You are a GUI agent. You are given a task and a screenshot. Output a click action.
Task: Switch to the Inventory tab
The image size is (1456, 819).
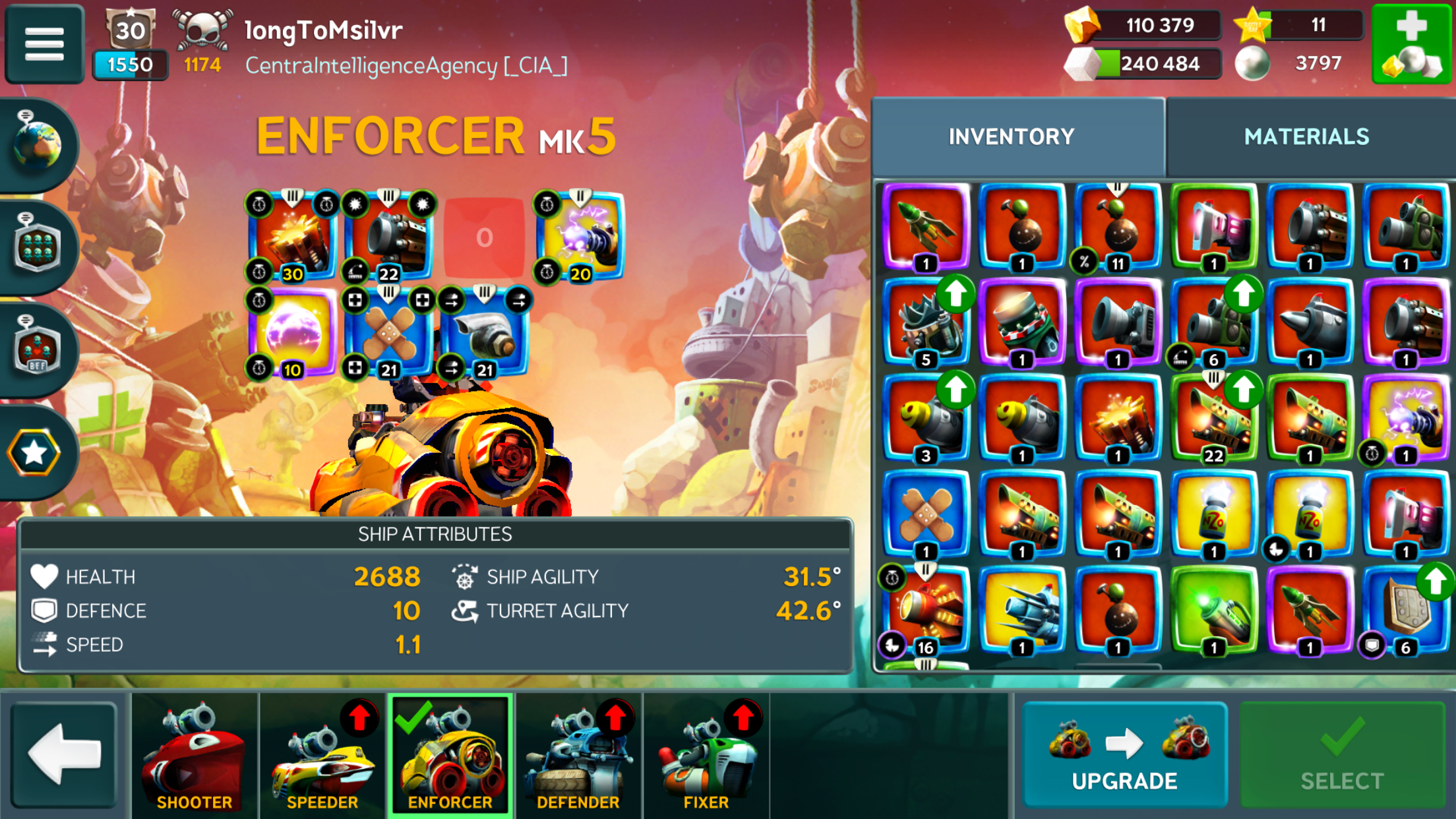point(1012,136)
